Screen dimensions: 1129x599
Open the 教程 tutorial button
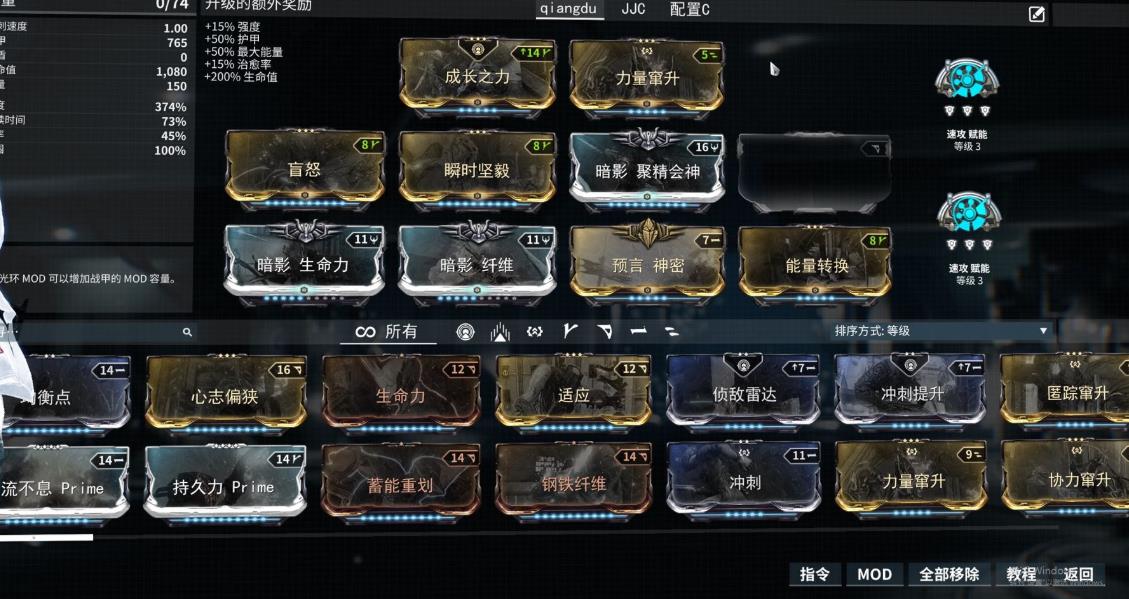click(1021, 574)
